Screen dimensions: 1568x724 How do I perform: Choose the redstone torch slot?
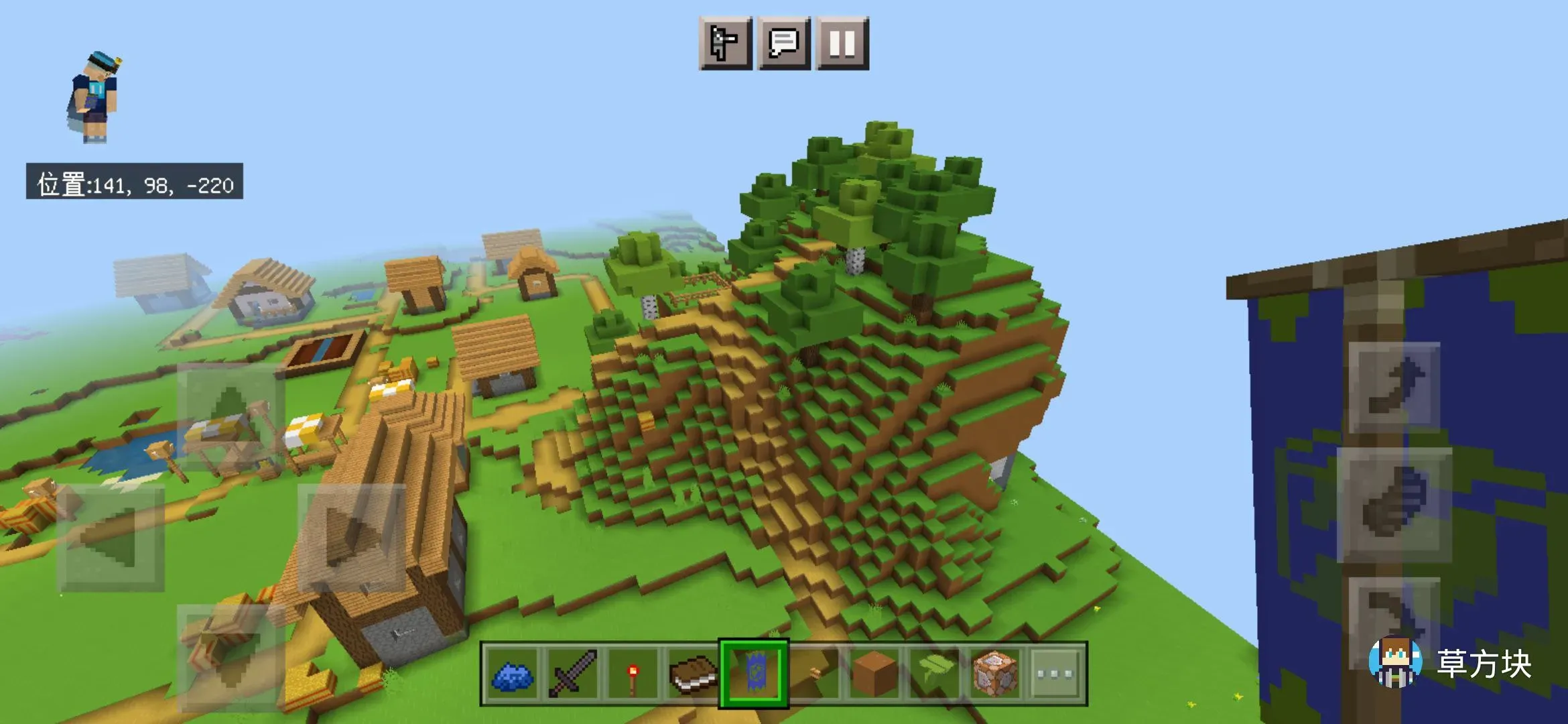click(x=633, y=674)
